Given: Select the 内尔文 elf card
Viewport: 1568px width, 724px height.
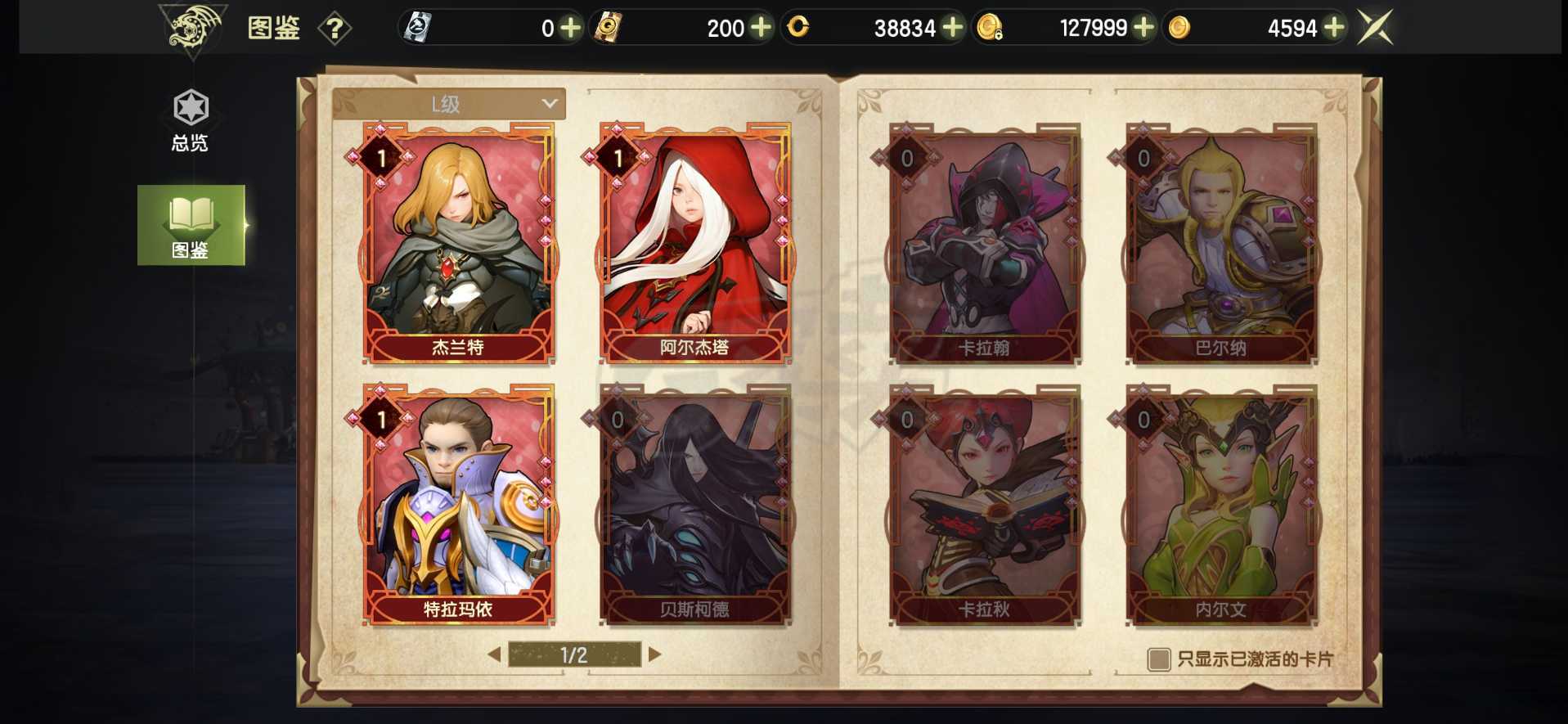Looking at the screenshot, I should pyautogui.click(x=1220, y=503).
